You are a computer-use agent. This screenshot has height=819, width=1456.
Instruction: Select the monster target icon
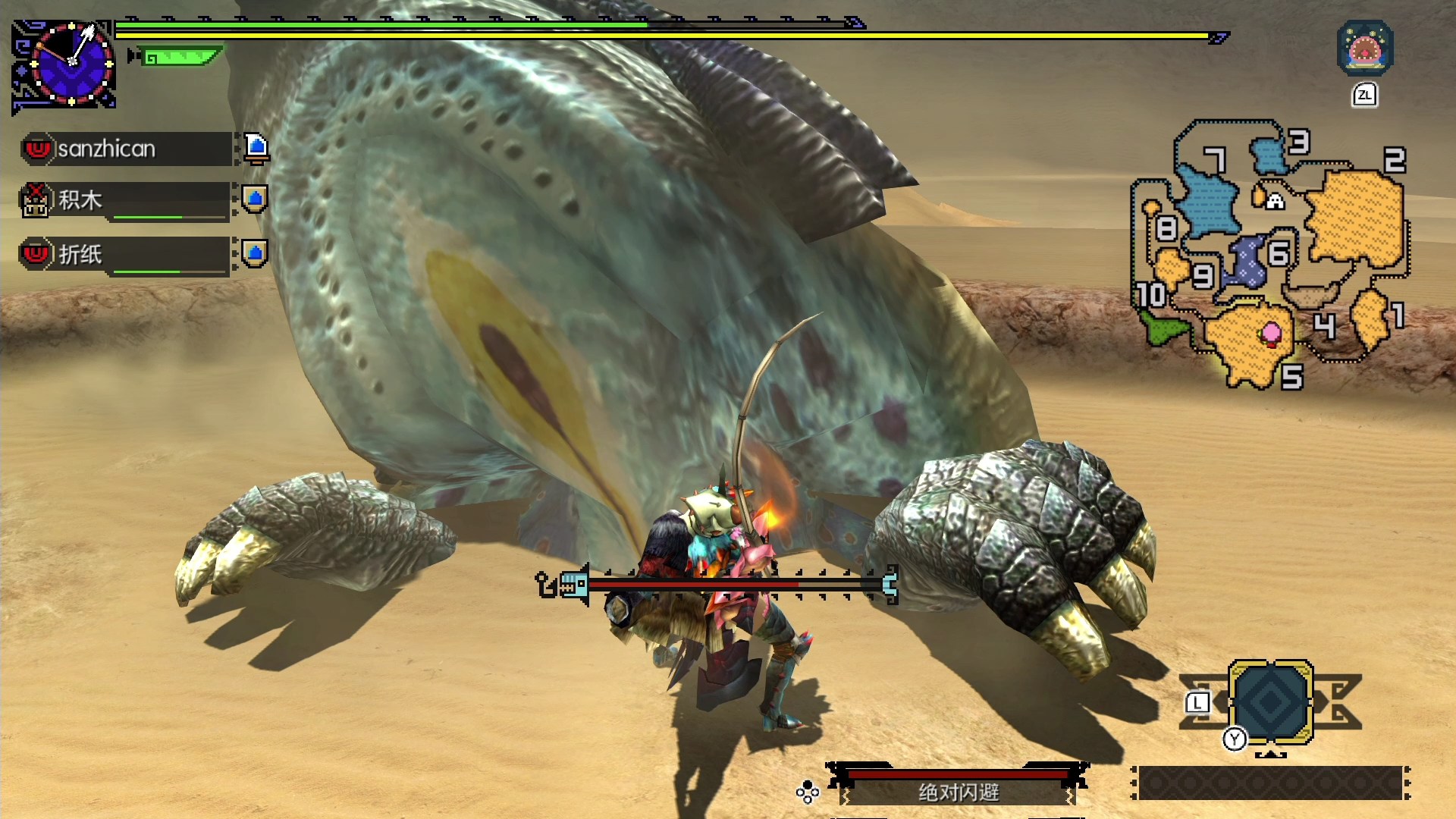pyautogui.click(x=1364, y=49)
